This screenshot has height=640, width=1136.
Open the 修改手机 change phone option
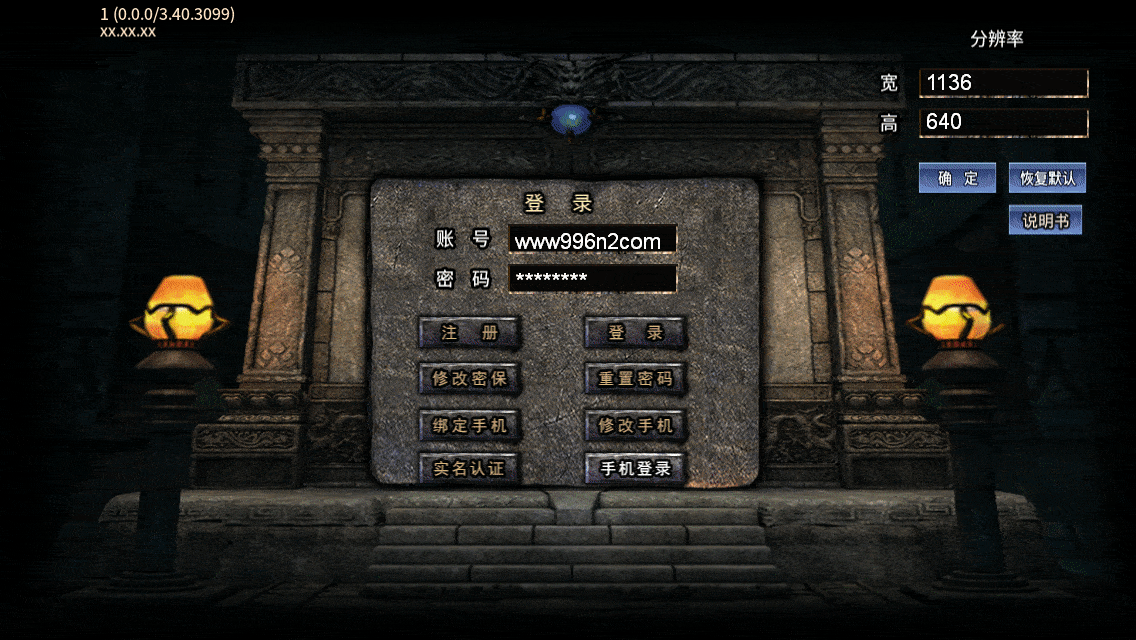point(635,425)
